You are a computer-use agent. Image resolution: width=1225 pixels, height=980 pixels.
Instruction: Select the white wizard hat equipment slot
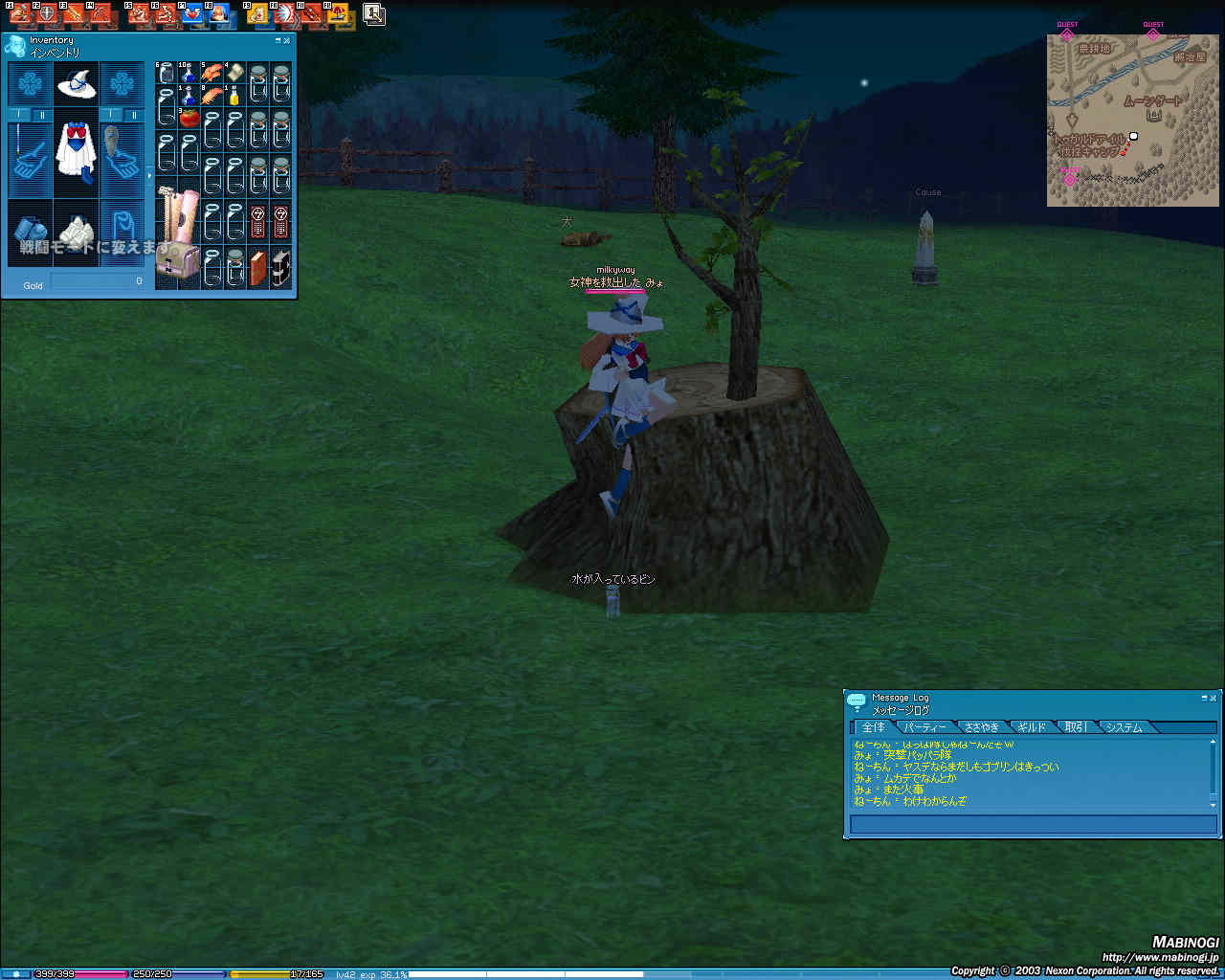pyautogui.click(x=76, y=85)
